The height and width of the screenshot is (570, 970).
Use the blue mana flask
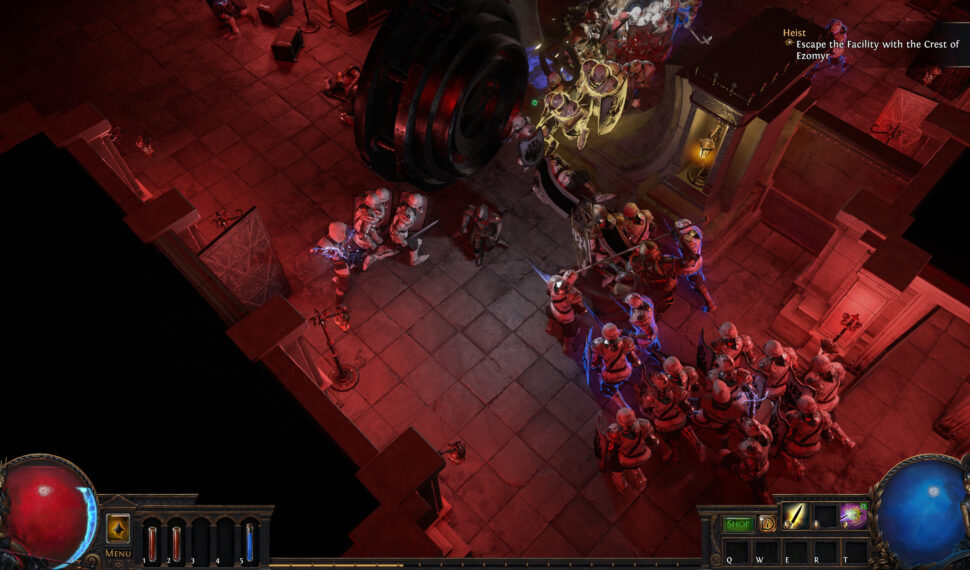[249, 542]
